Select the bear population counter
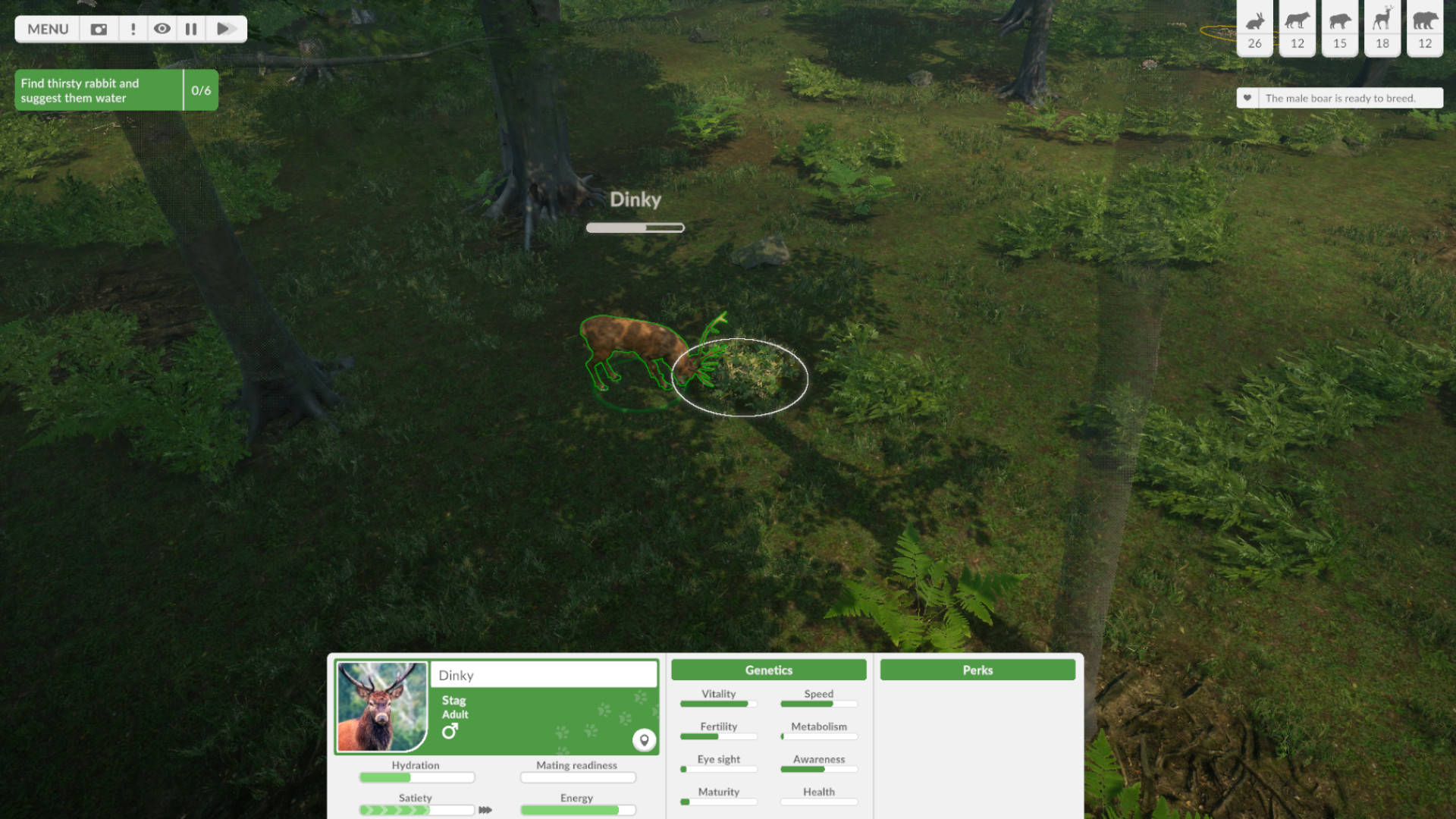This screenshot has height=819, width=1456. point(1424,29)
